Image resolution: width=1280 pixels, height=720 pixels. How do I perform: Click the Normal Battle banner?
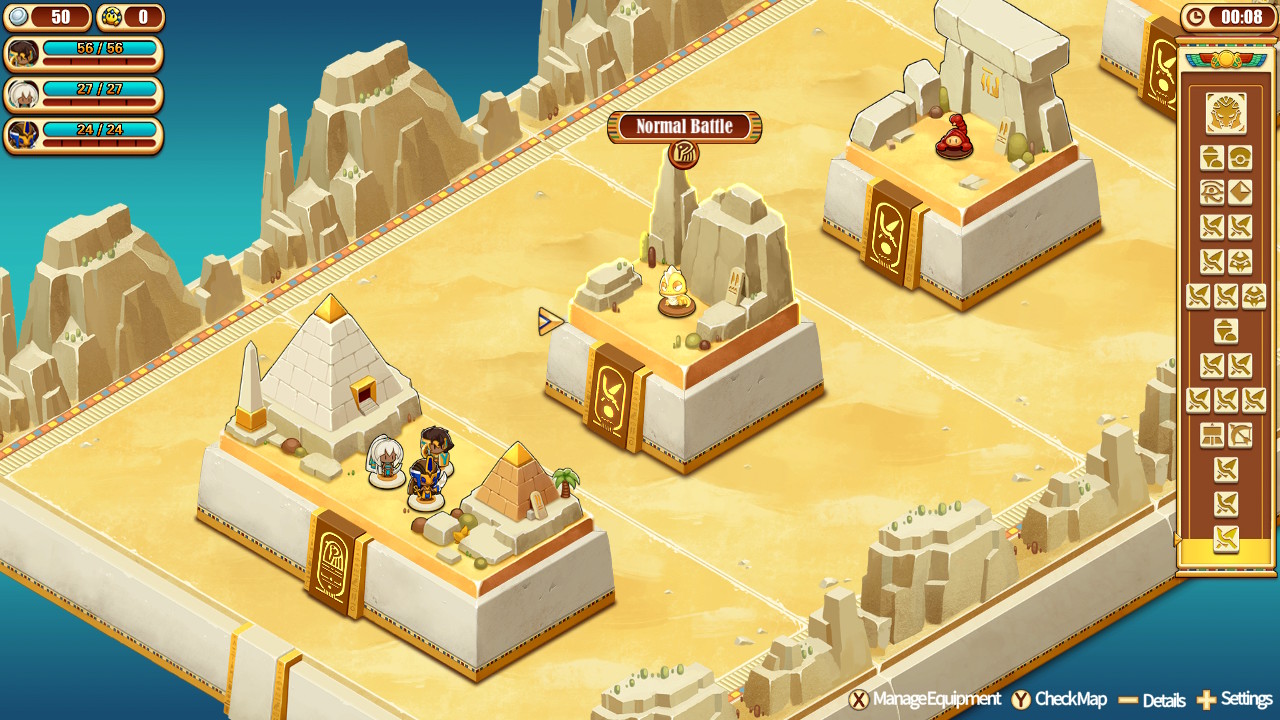(685, 128)
